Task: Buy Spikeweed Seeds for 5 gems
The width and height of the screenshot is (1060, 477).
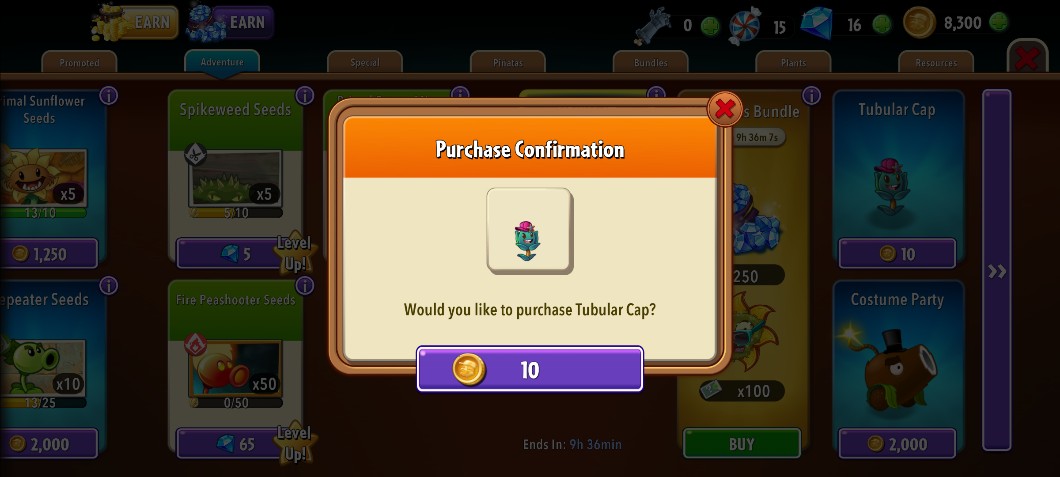Action: 237,253
